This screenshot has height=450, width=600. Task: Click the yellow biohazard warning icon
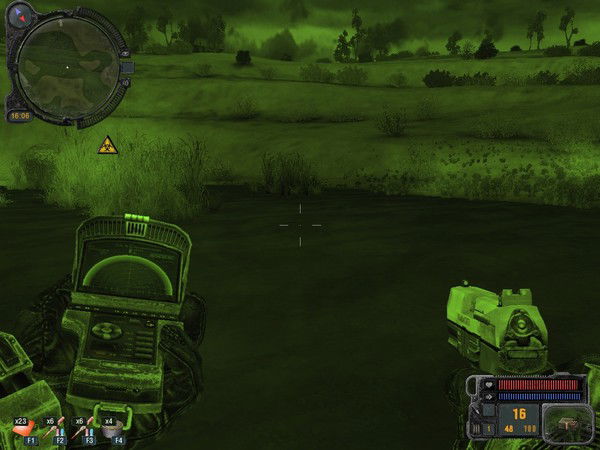(x=107, y=145)
